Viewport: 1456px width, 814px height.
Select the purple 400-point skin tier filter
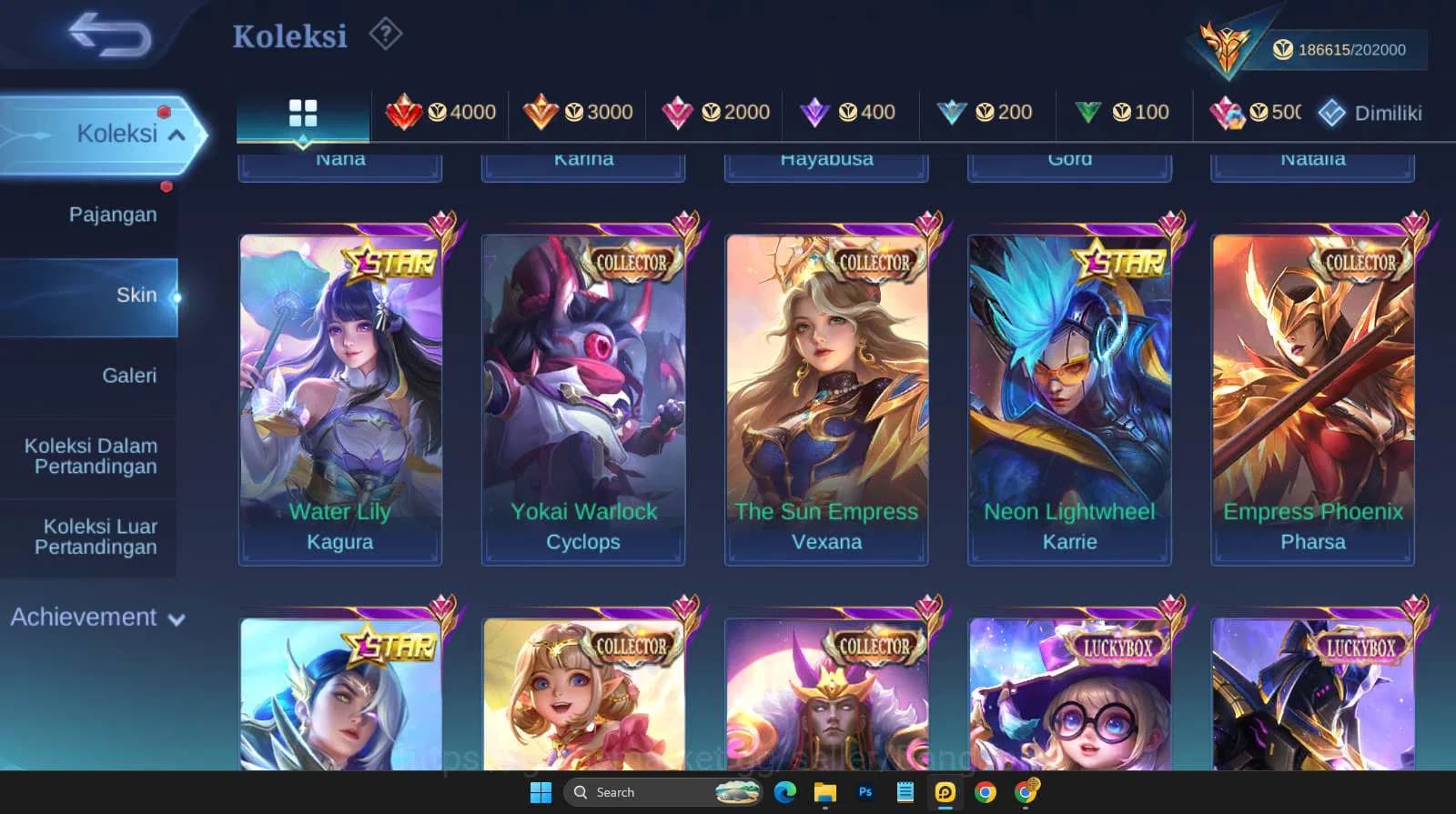pyautogui.click(x=850, y=112)
